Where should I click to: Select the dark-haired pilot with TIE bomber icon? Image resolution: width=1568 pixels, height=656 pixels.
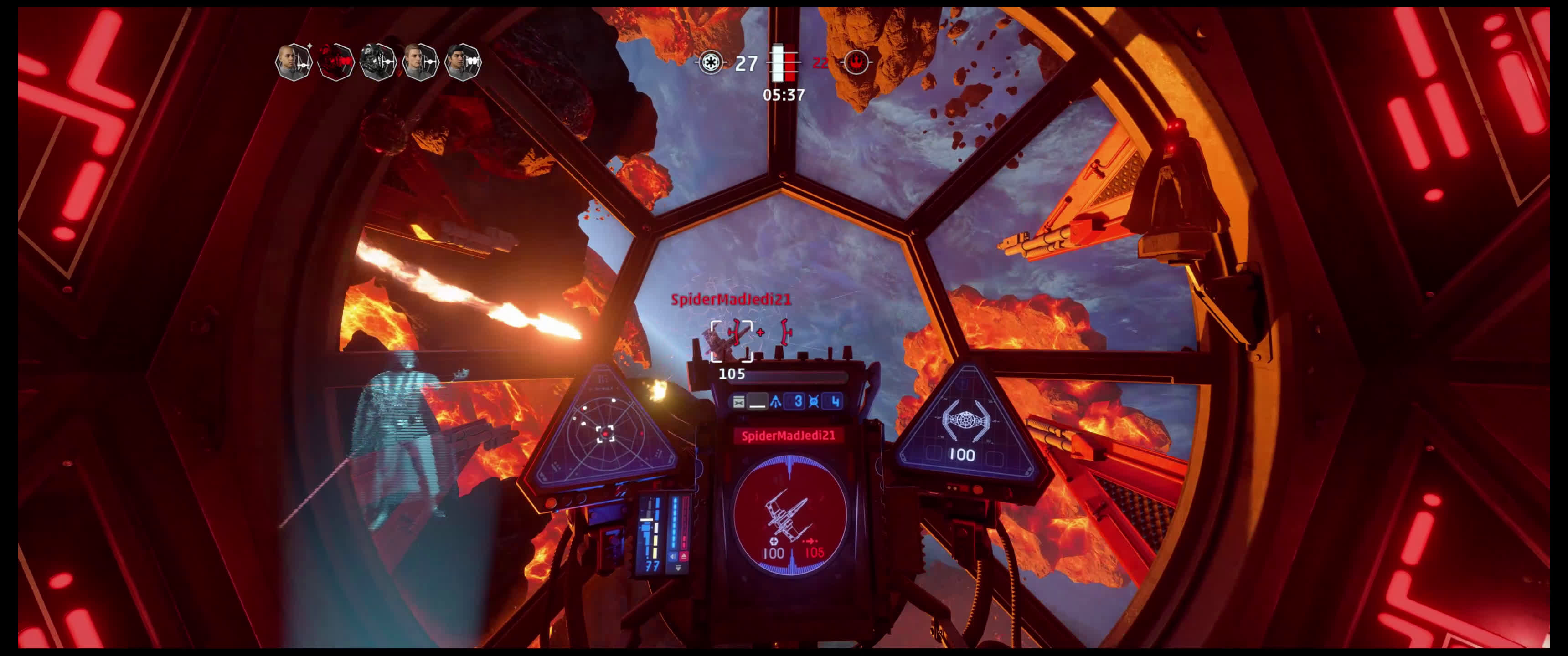(x=464, y=61)
